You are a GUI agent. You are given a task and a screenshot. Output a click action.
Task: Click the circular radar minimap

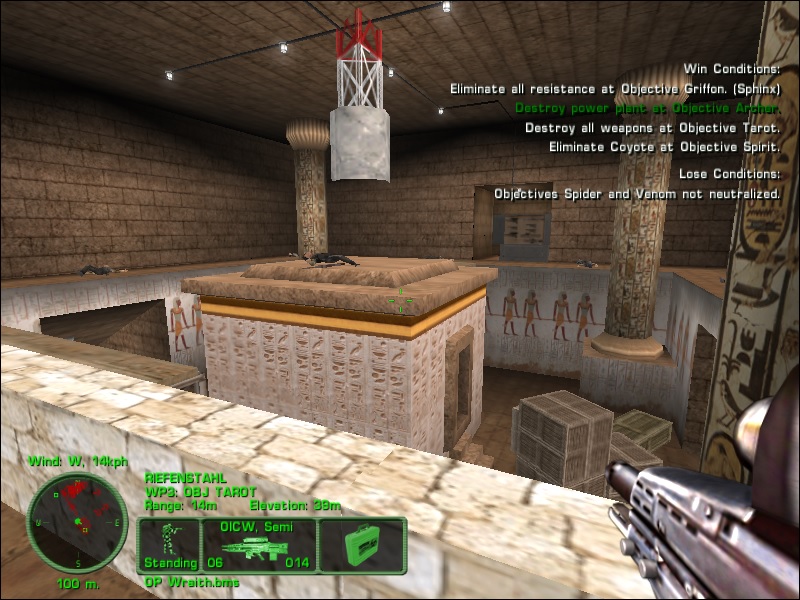click(77, 523)
